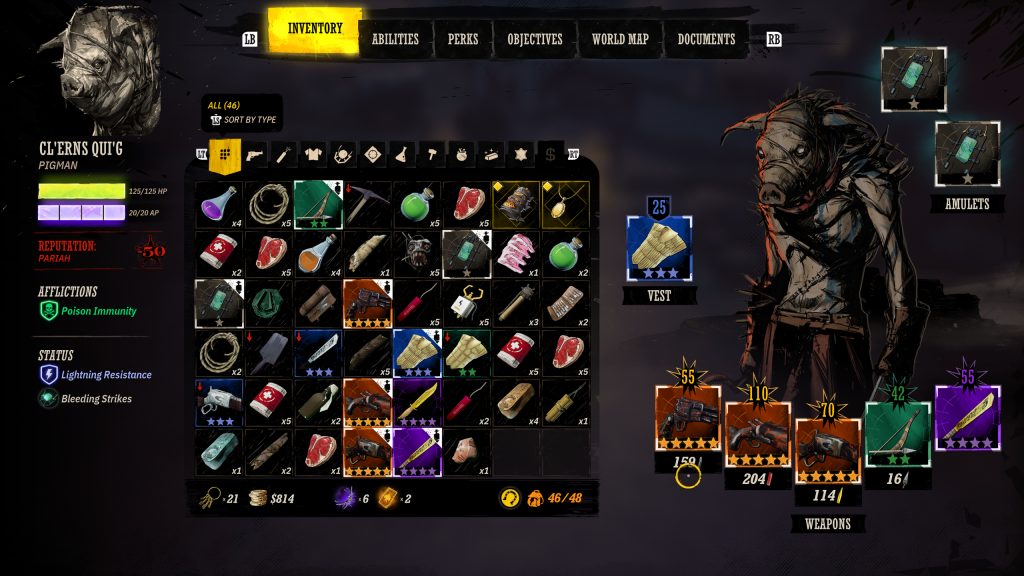Select the purple potion flask slot
The image size is (1024, 576).
pos(219,205)
